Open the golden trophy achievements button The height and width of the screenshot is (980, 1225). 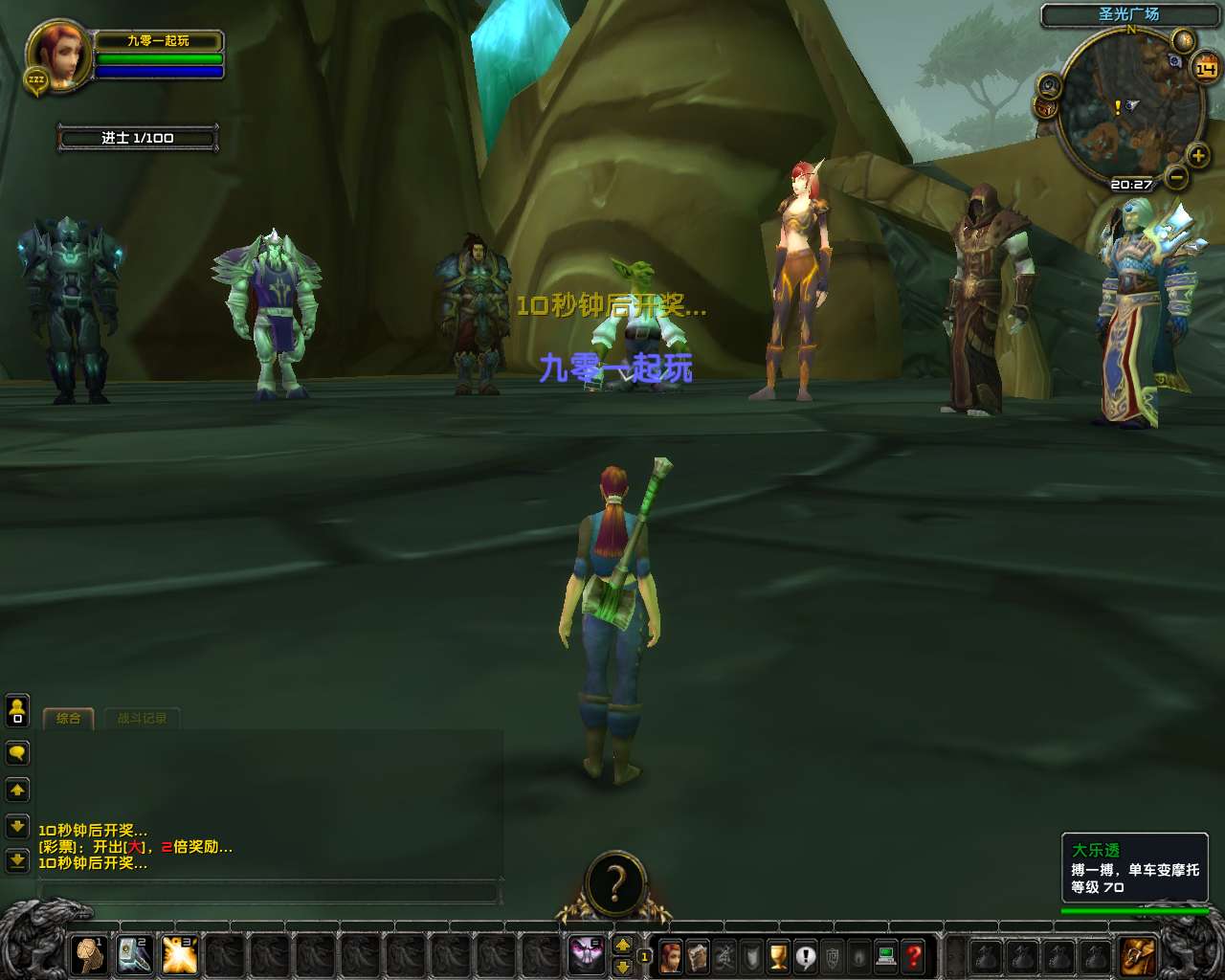[x=779, y=955]
